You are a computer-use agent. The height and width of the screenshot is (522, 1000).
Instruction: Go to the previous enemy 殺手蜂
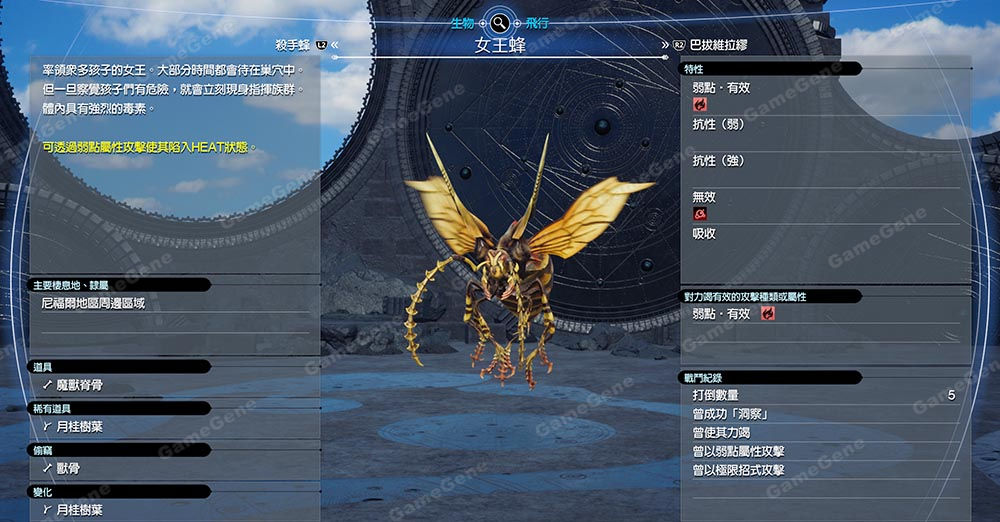pyautogui.click(x=295, y=45)
